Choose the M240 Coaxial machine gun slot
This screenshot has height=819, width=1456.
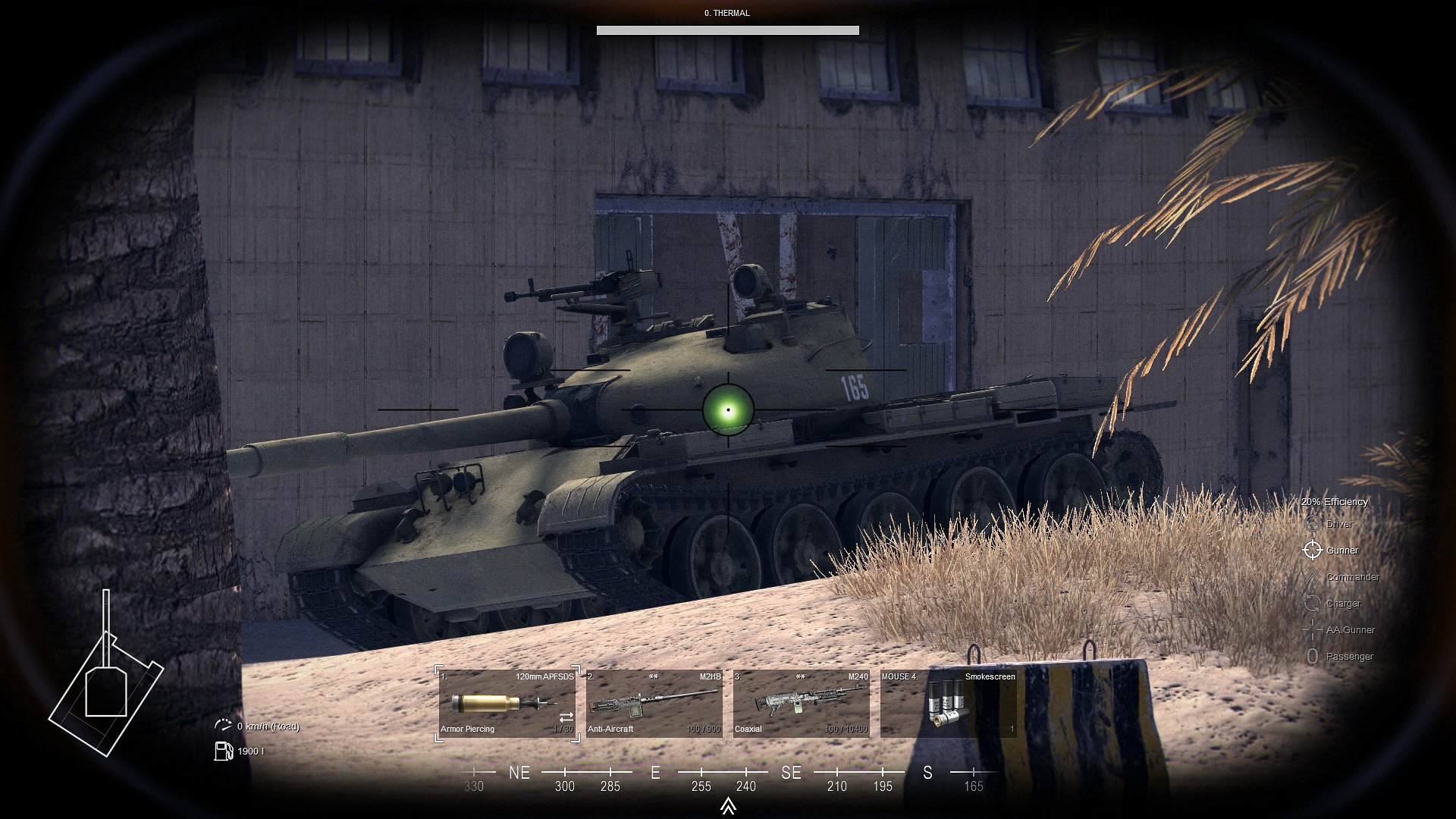(801, 703)
